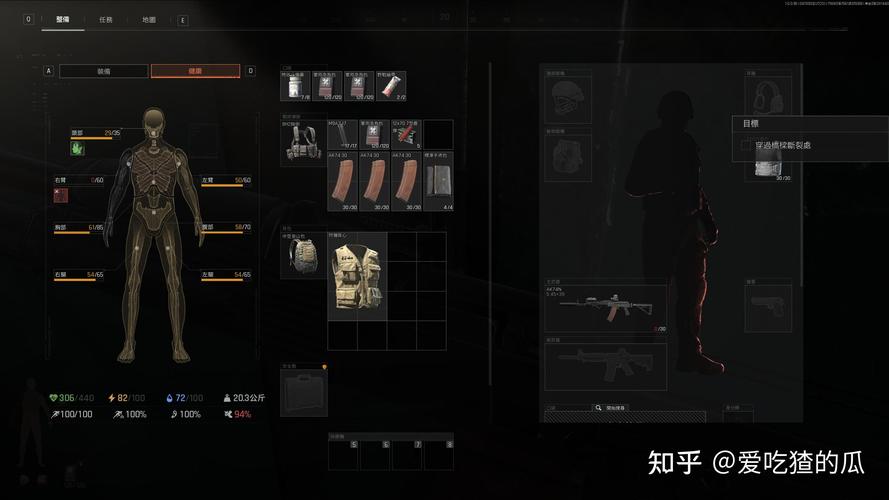889x500 pixels.
Task: Toggle the objective checkbox under 目標
Action: [x=745, y=146]
